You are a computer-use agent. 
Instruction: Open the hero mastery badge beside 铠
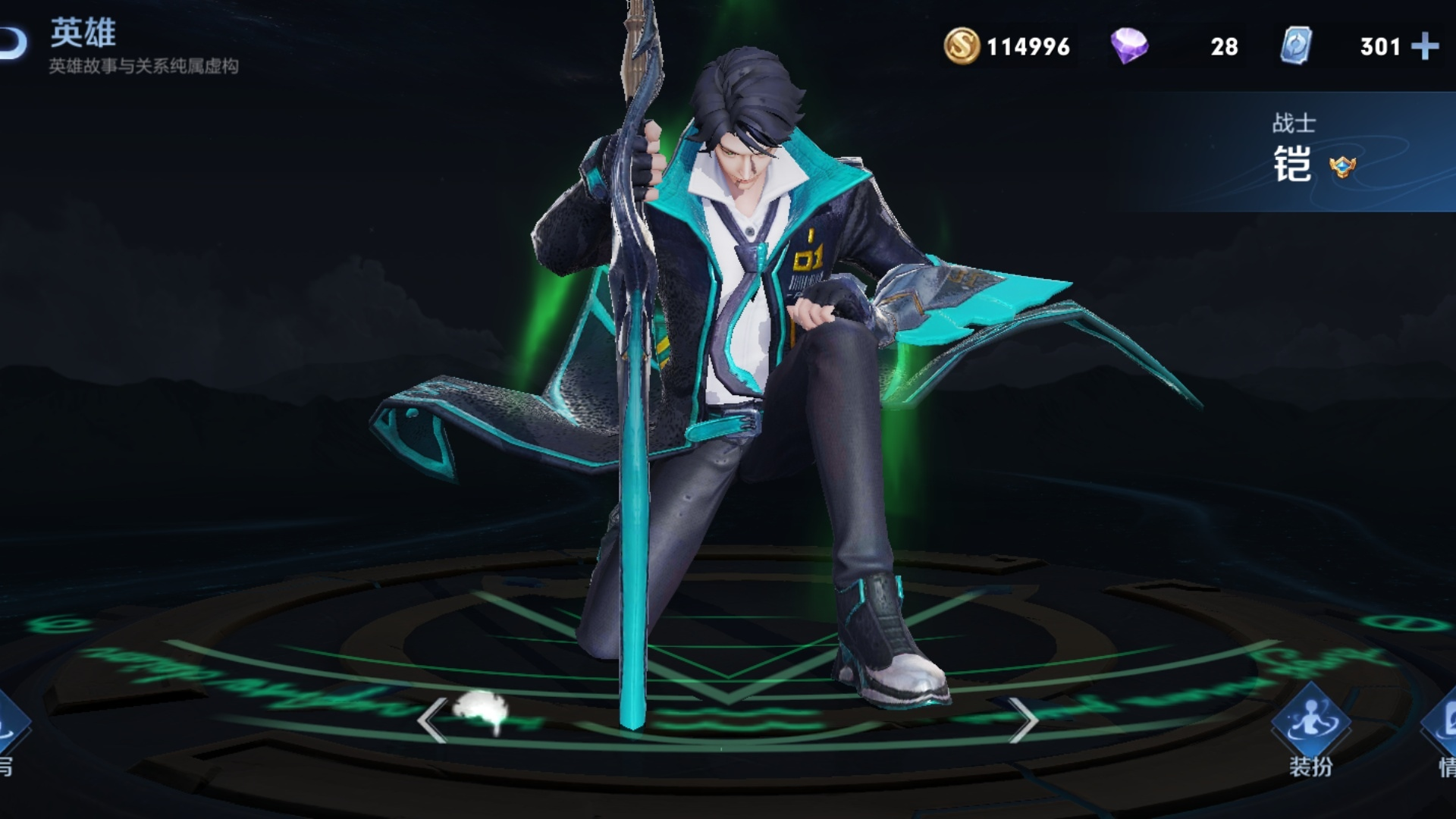(1342, 166)
